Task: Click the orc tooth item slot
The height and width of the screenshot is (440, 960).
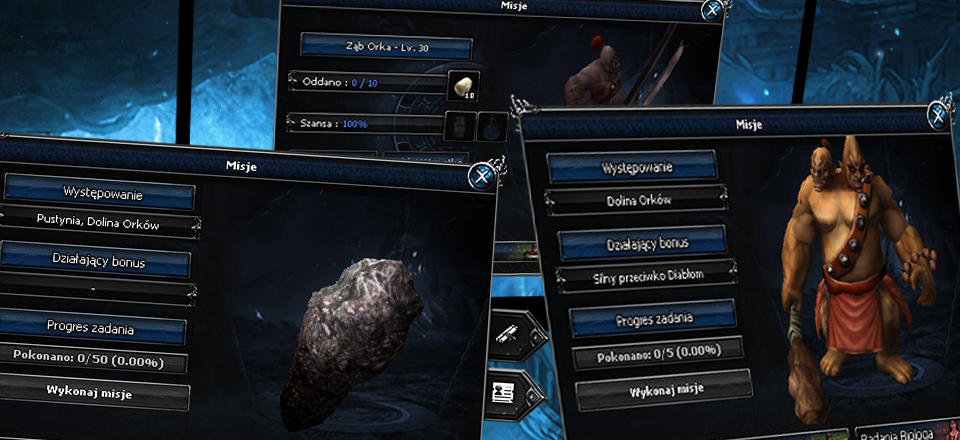Action: click(x=464, y=85)
